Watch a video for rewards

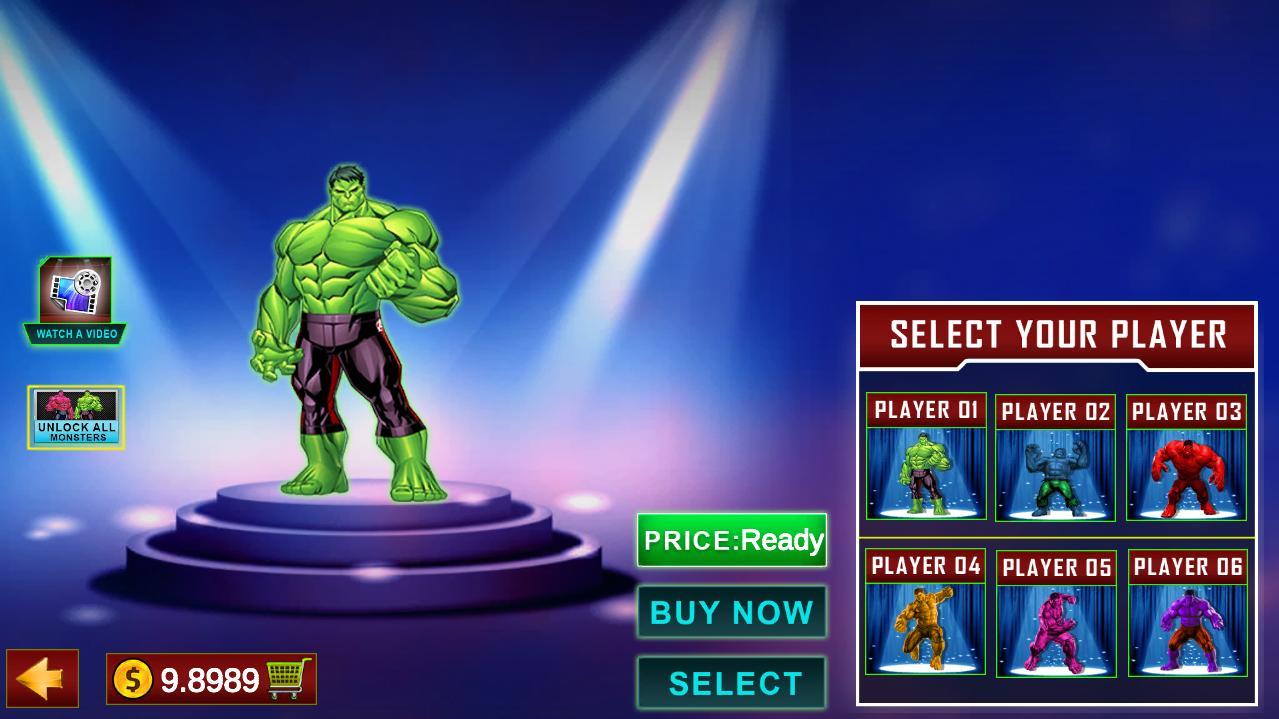[76, 300]
